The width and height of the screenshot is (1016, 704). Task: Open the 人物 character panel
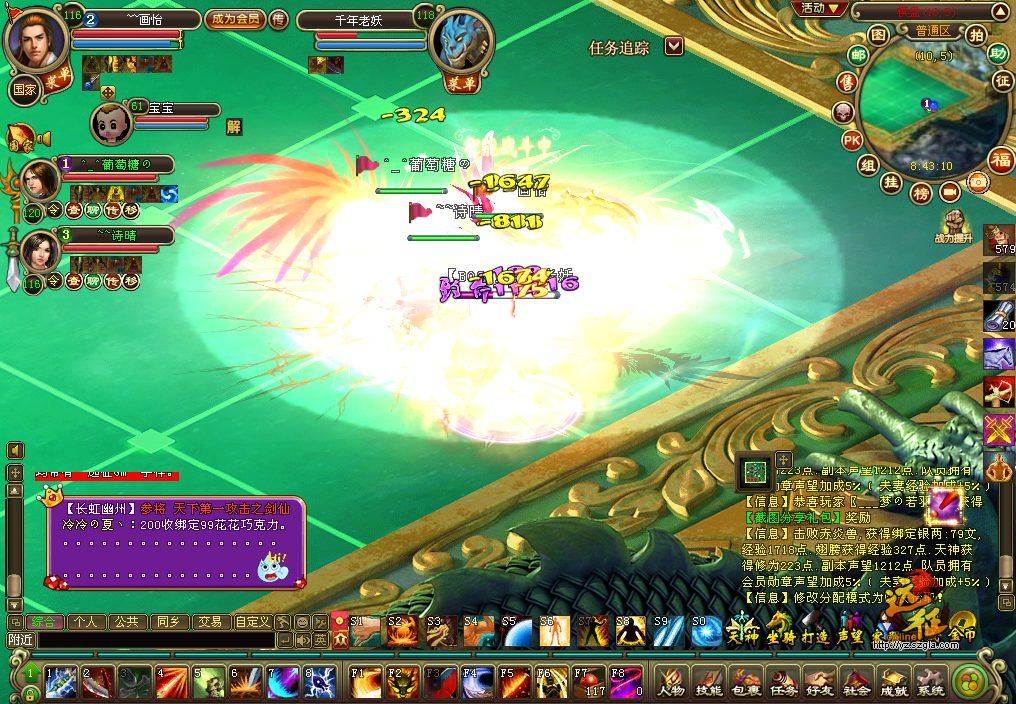[x=671, y=681]
